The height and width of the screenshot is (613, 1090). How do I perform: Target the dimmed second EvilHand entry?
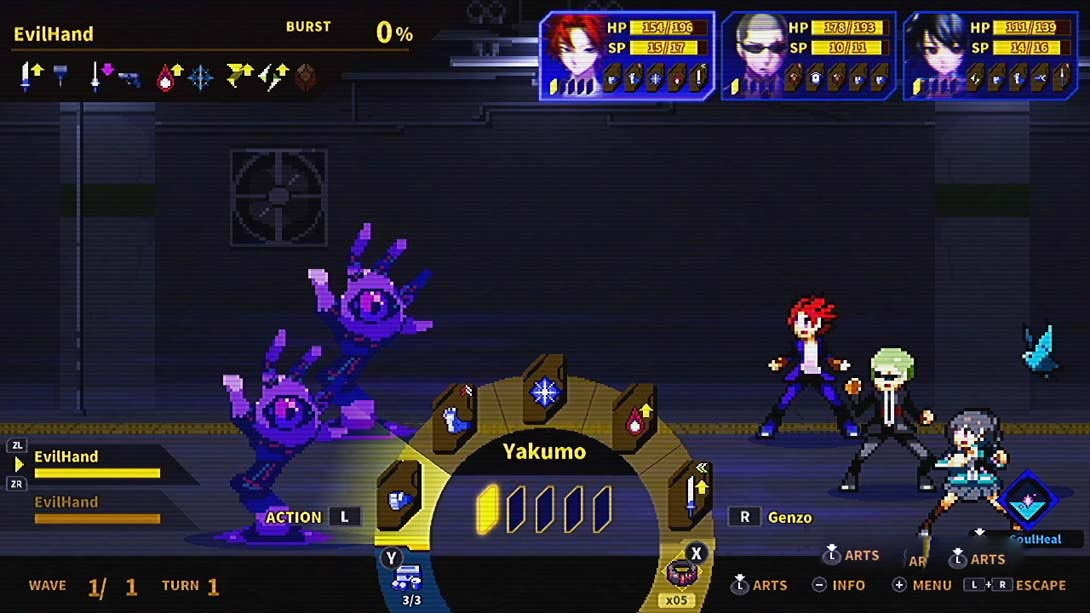[x=96, y=509]
